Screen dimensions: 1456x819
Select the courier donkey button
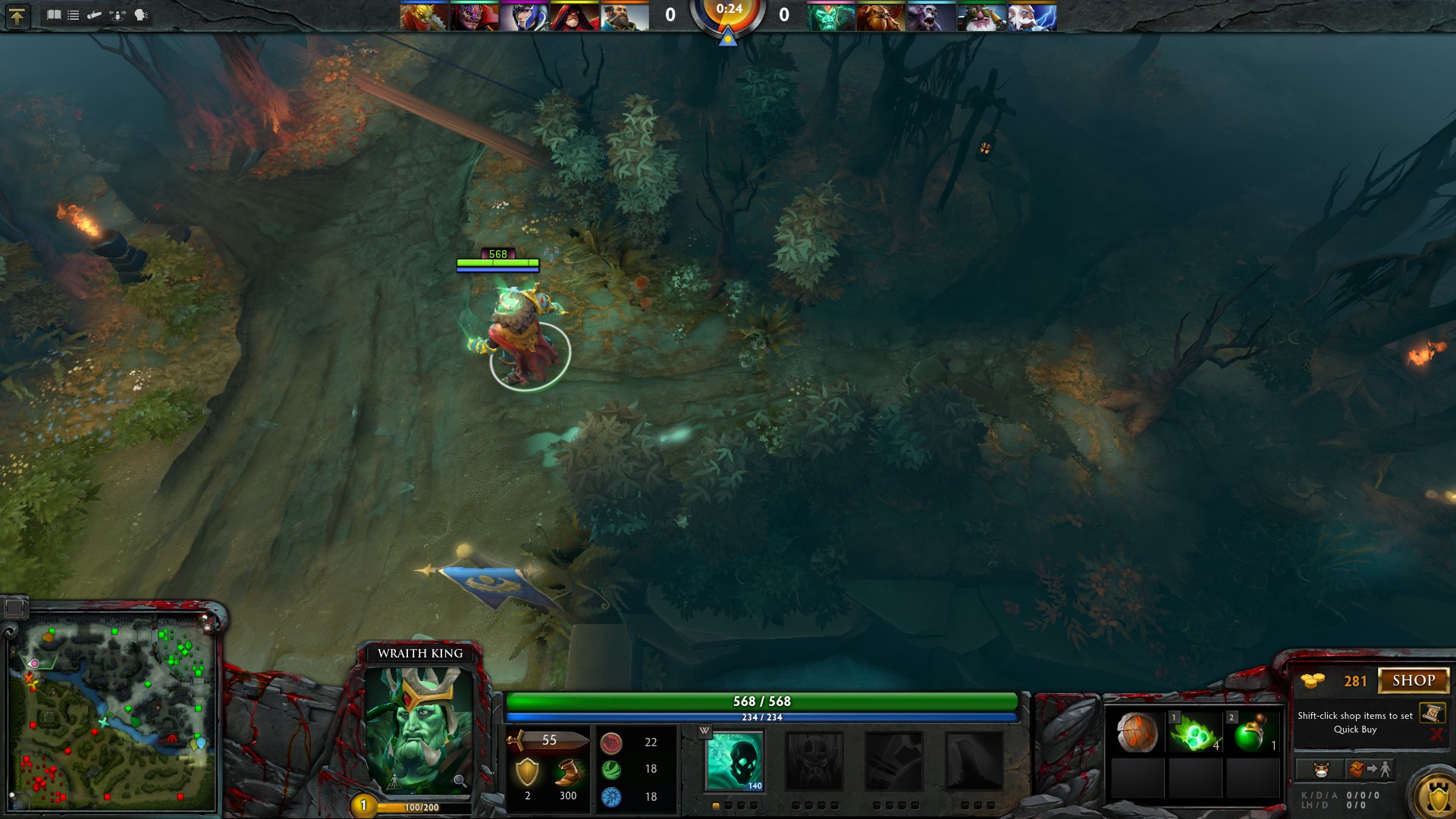[x=1321, y=770]
